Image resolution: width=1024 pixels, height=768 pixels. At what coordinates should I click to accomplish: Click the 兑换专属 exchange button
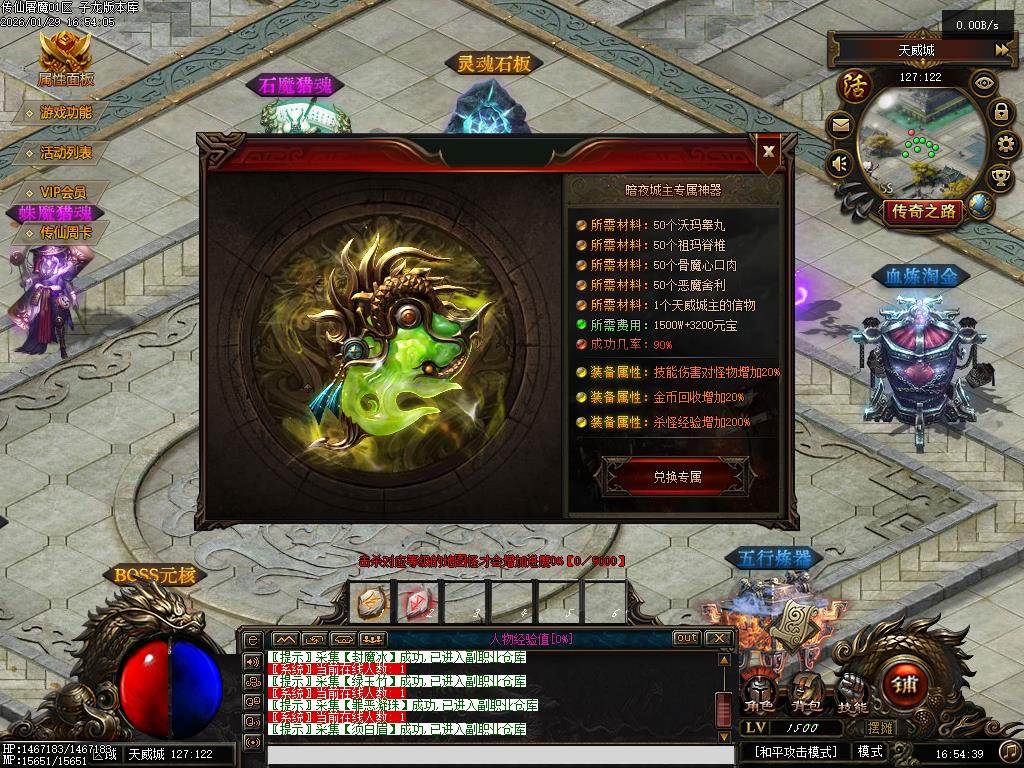[677, 477]
